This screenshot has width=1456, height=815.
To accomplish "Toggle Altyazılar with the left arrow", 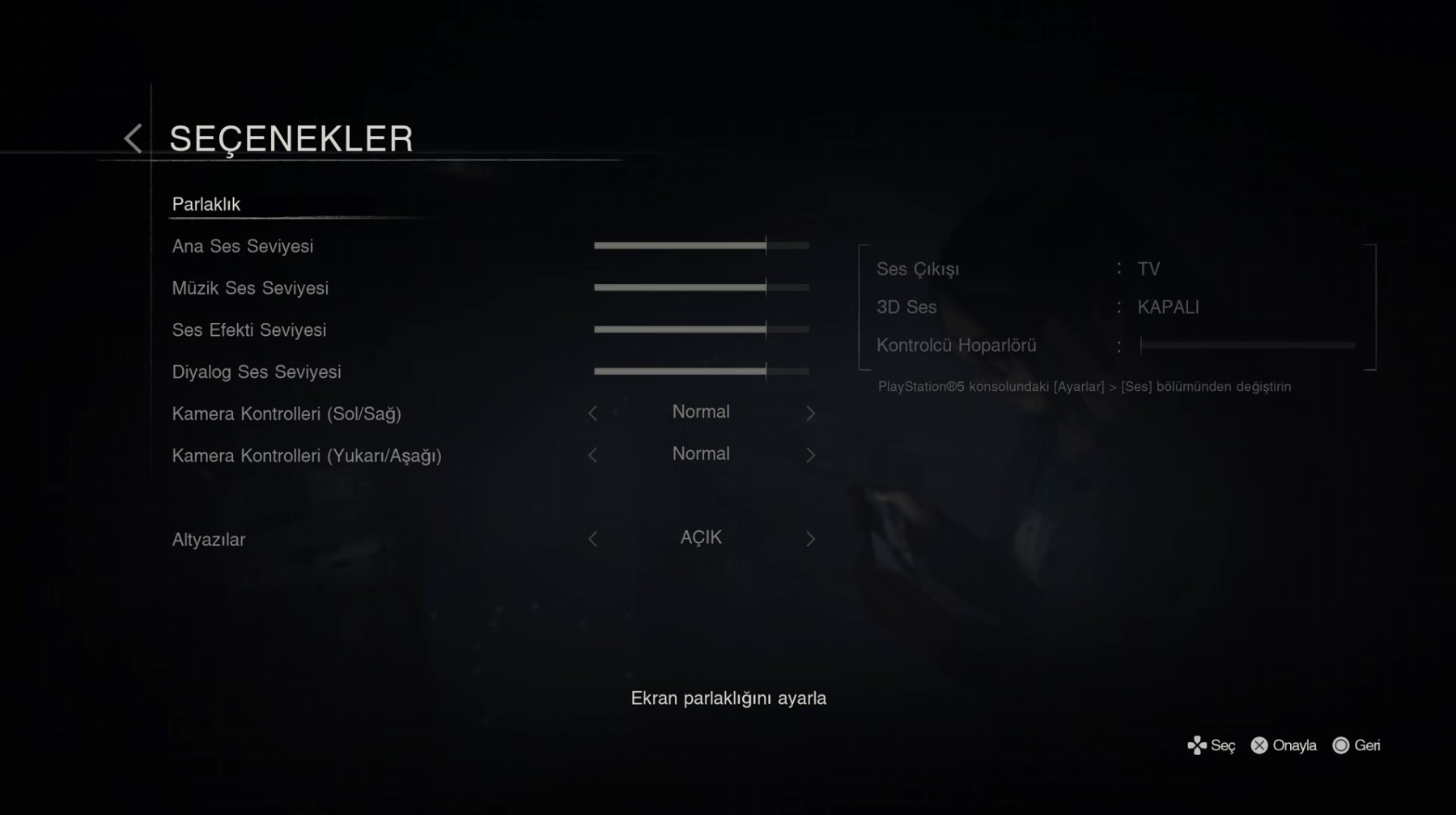I will point(592,539).
